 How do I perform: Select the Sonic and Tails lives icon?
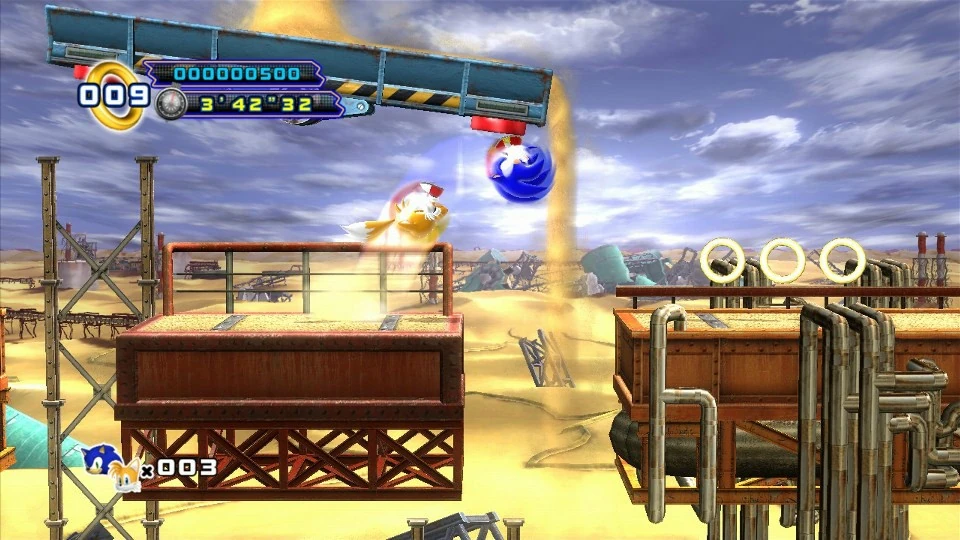click(x=111, y=467)
